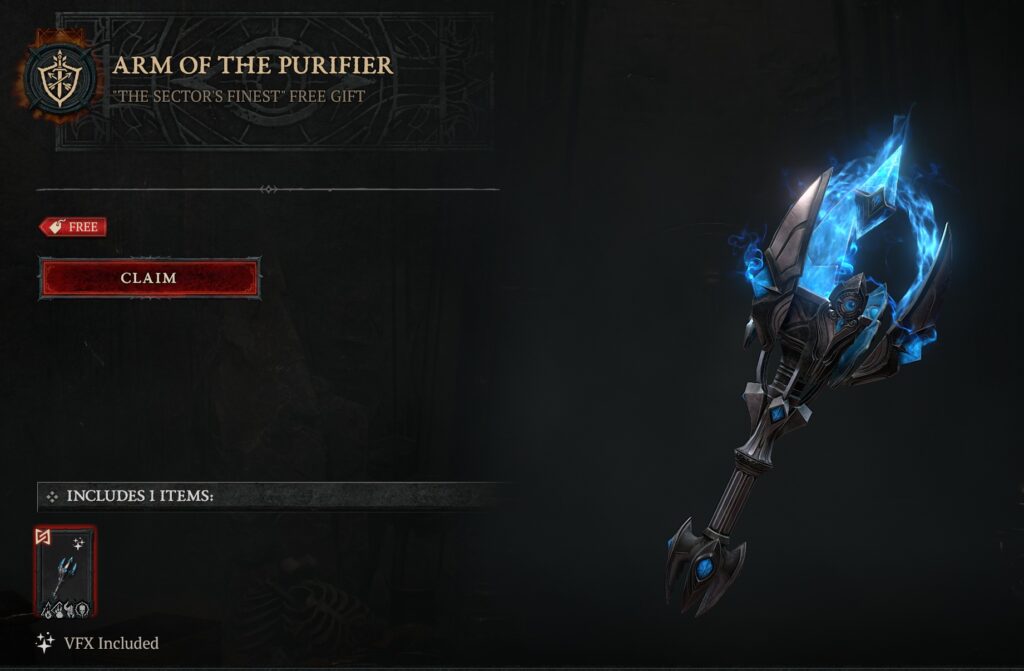Select the mace item card thumbnail
1024x671 pixels.
(65, 571)
